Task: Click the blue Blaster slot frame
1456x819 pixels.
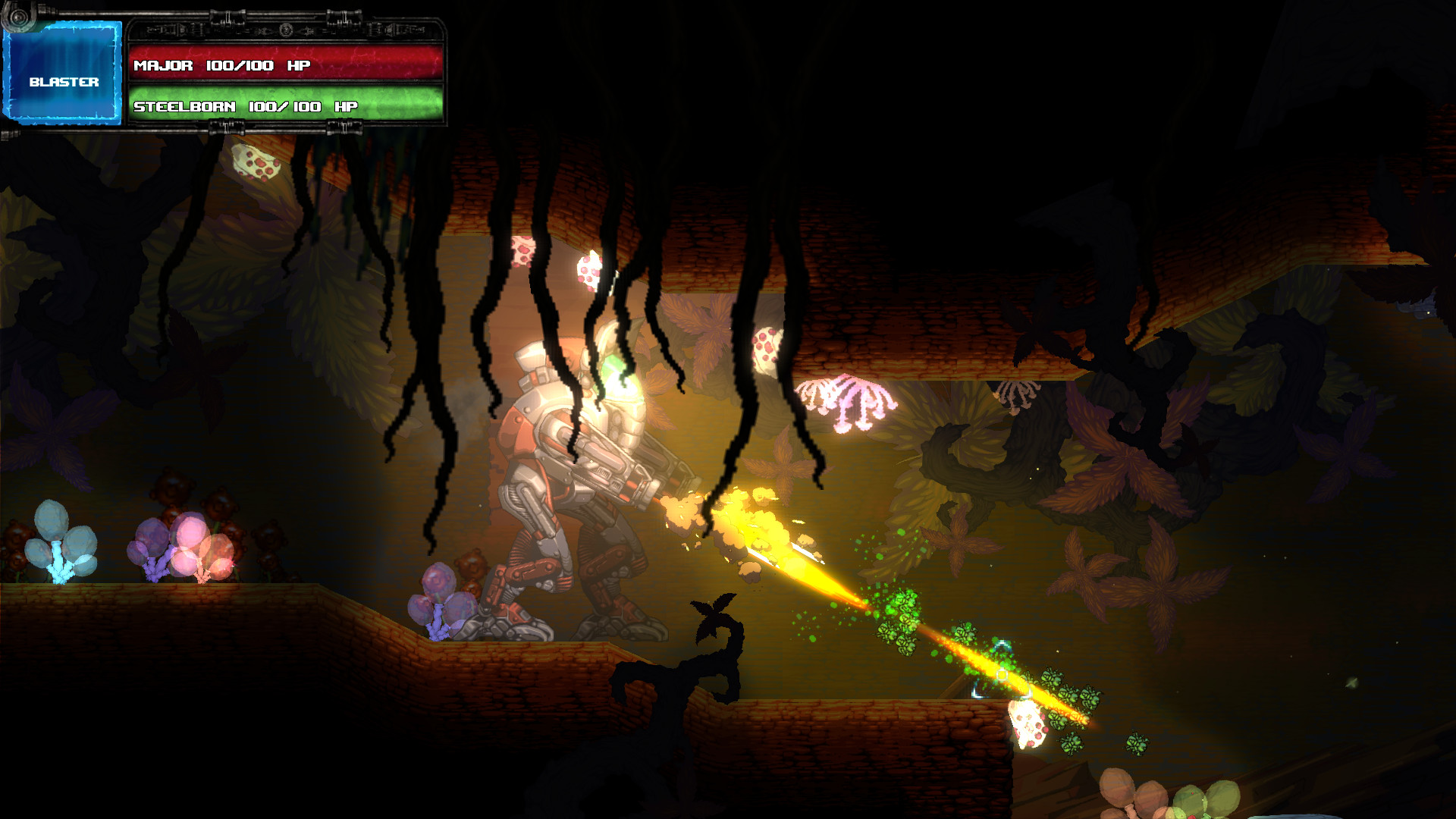Action: coord(64,72)
